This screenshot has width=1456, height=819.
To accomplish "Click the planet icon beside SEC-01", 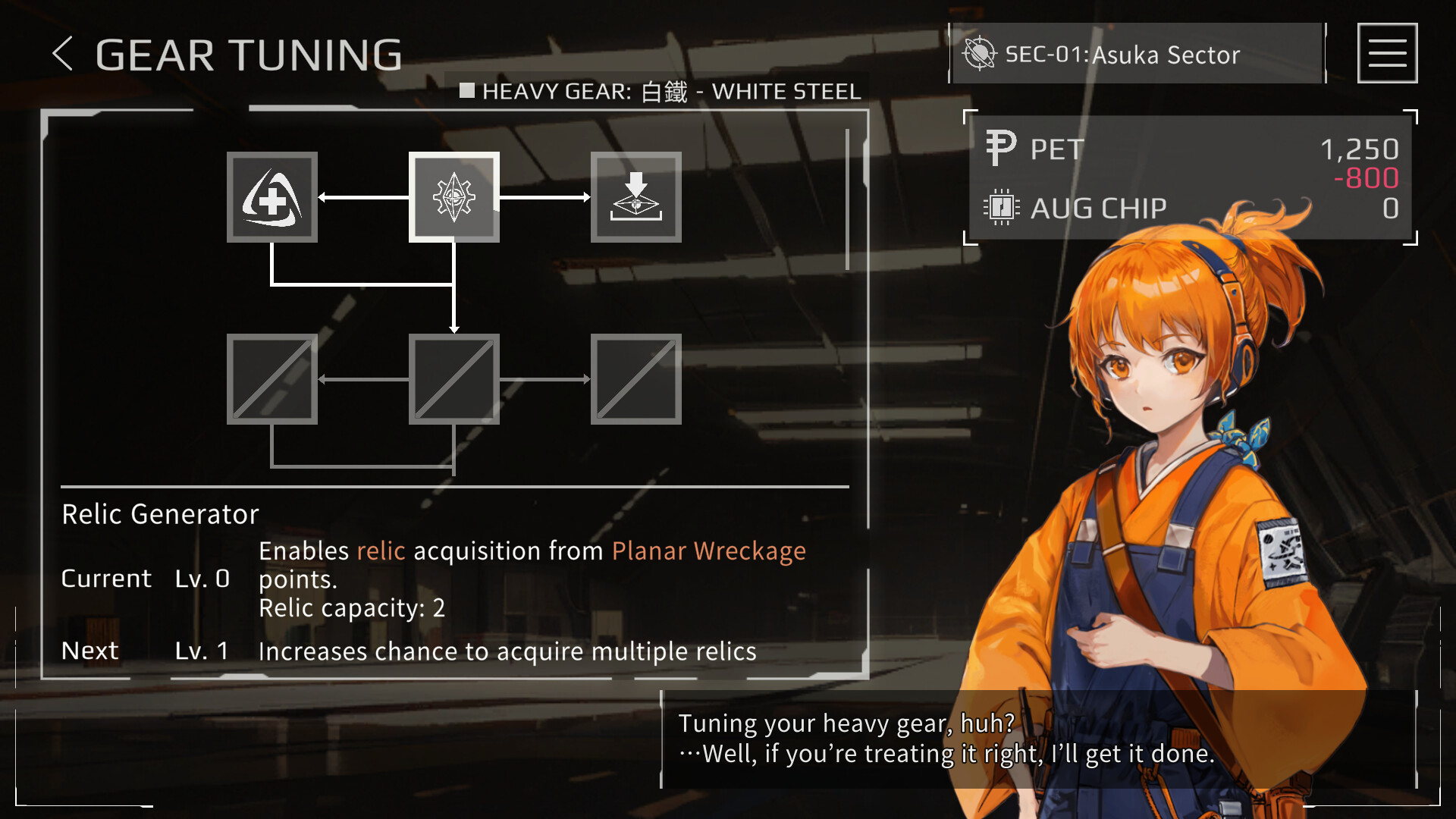I will click(x=980, y=53).
